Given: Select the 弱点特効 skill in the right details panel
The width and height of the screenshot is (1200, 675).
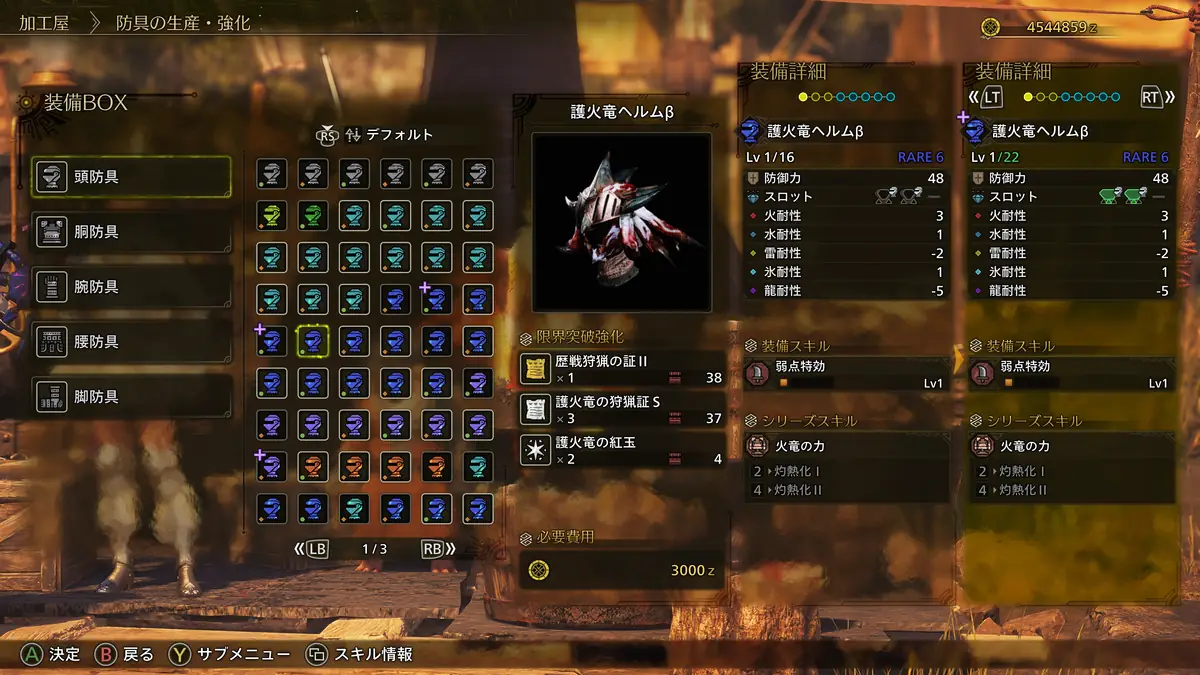Looking at the screenshot, I should (x=1071, y=374).
